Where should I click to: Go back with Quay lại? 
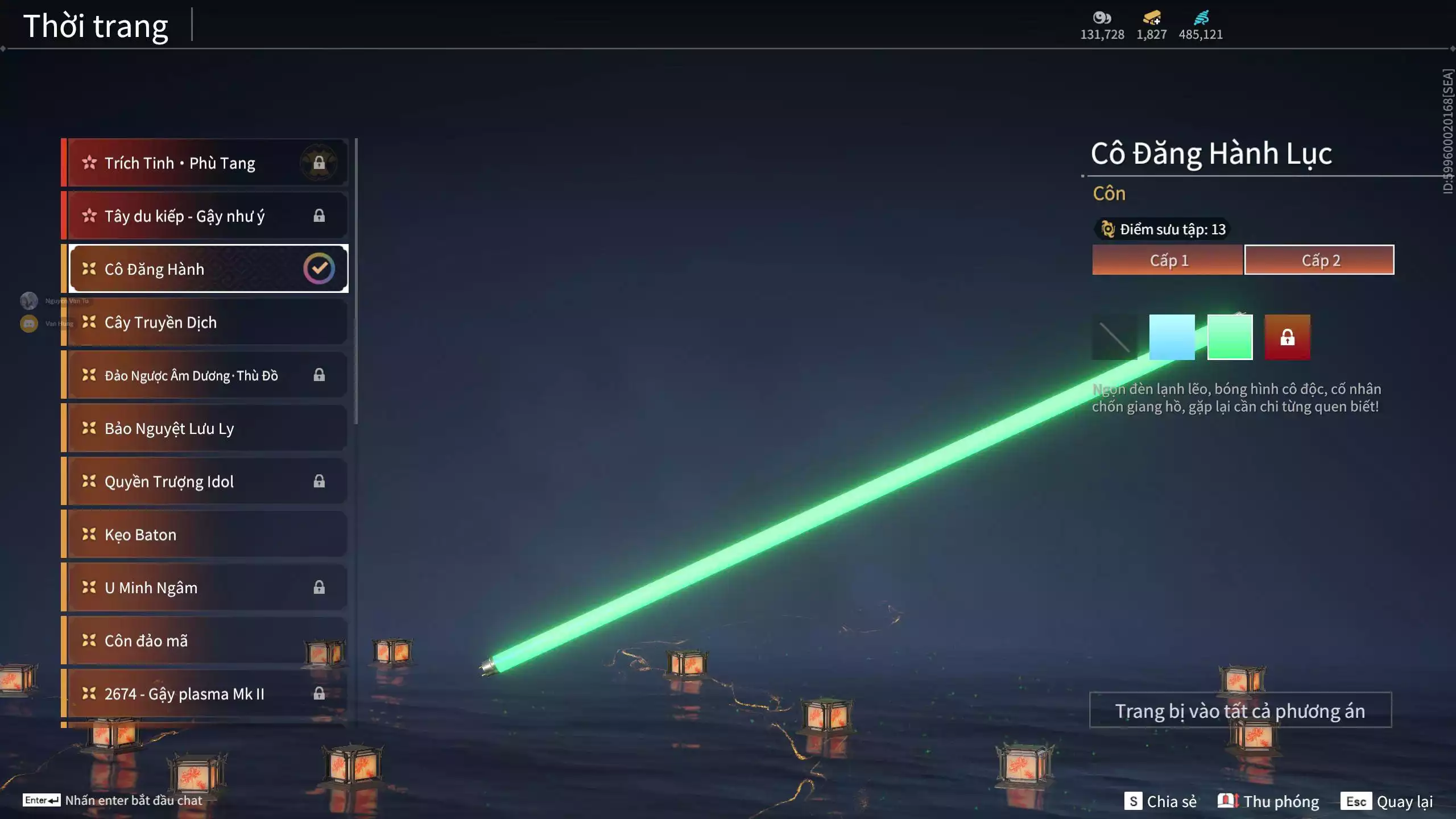[x=1387, y=801]
